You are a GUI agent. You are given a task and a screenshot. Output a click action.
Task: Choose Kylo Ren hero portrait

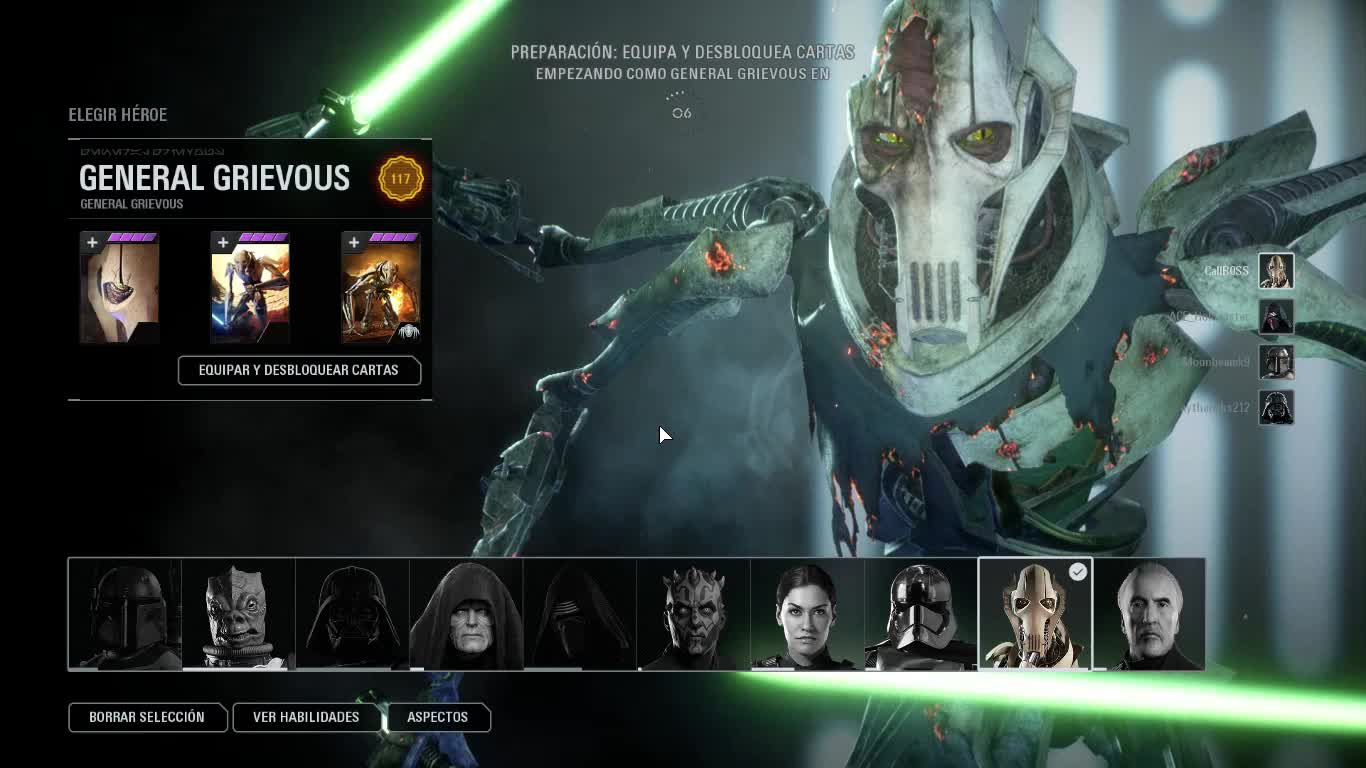click(581, 614)
